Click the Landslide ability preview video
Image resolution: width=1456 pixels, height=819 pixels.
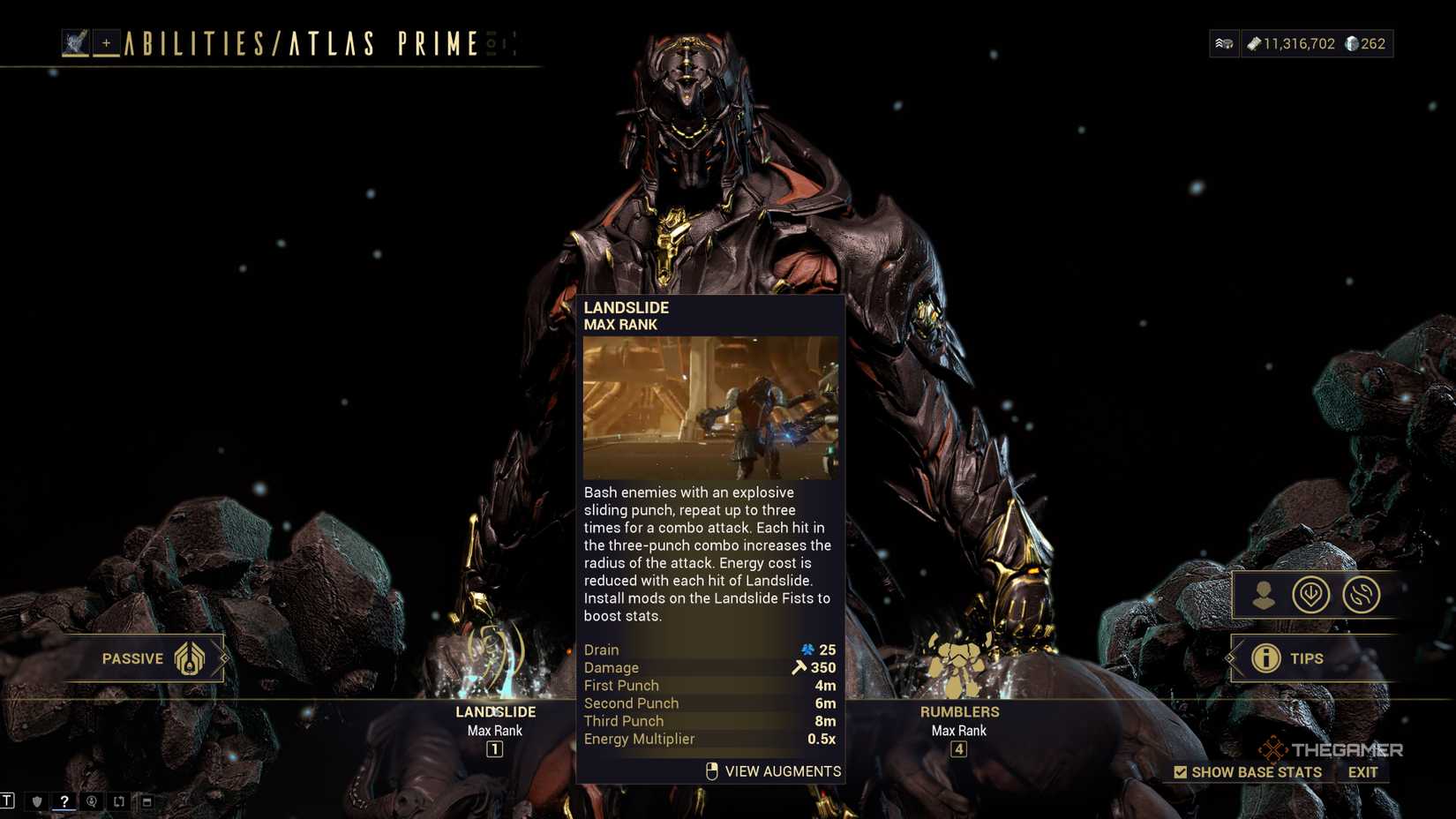(x=710, y=408)
